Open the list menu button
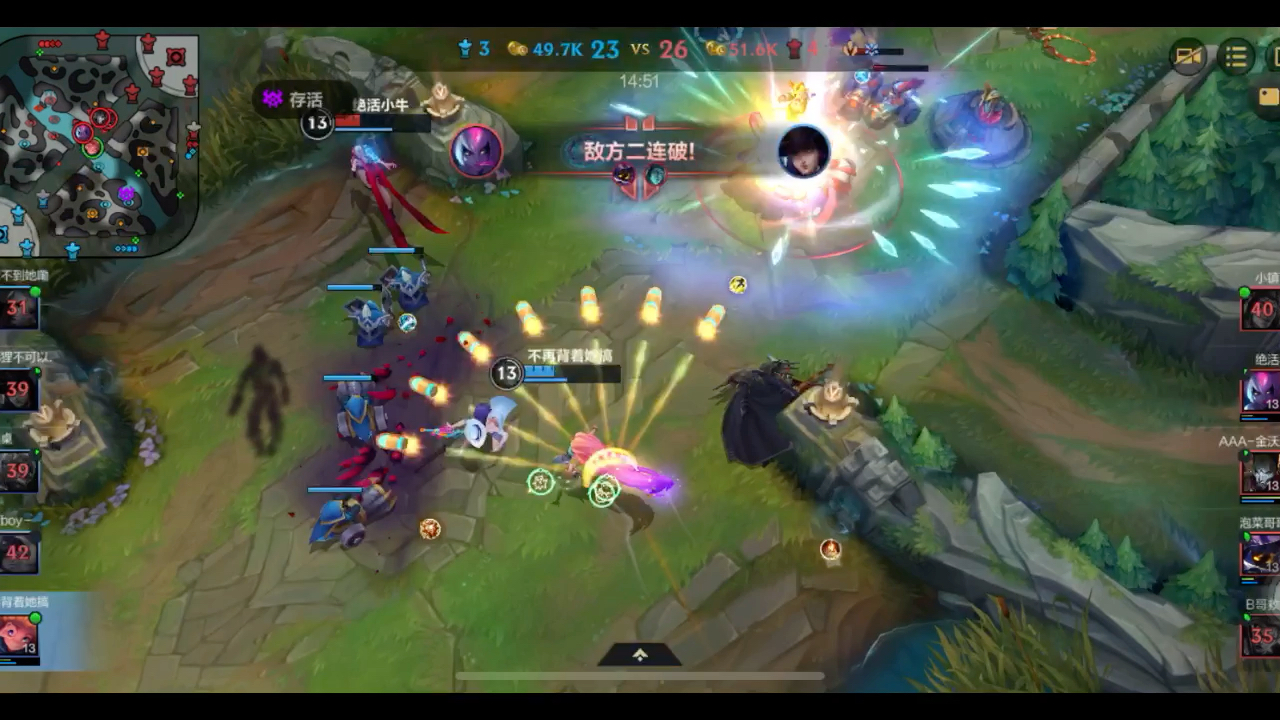1280x720 pixels. pos(1237,57)
